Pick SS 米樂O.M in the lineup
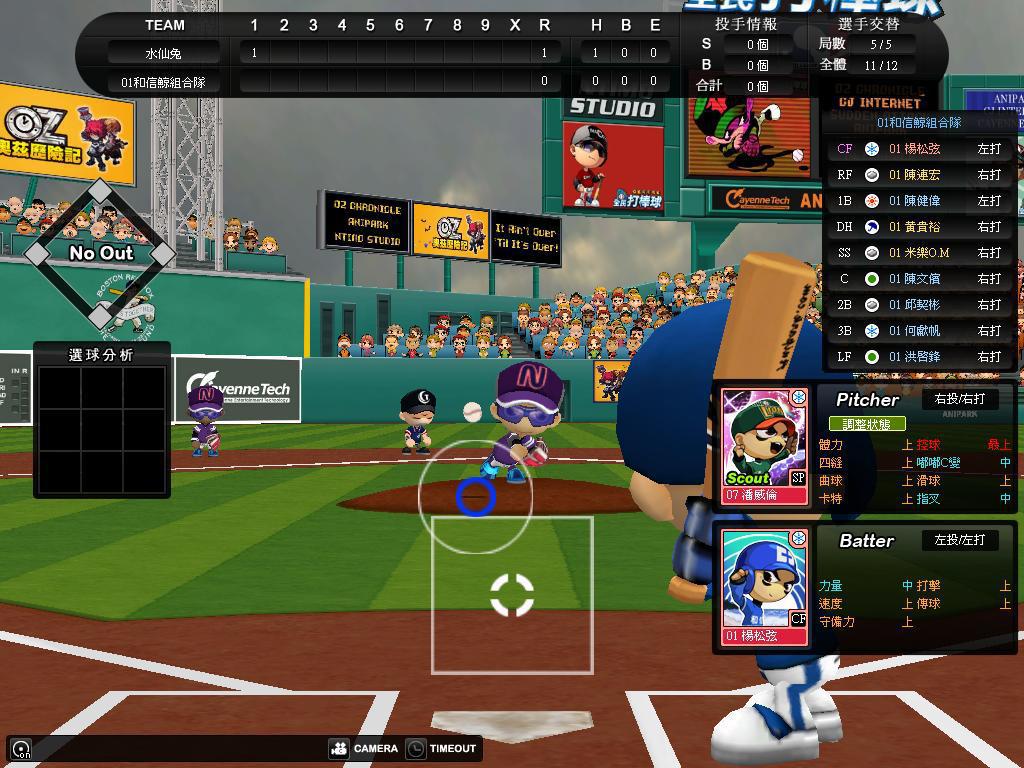The height and width of the screenshot is (768, 1024). pyautogui.click(x=919, y=253)
